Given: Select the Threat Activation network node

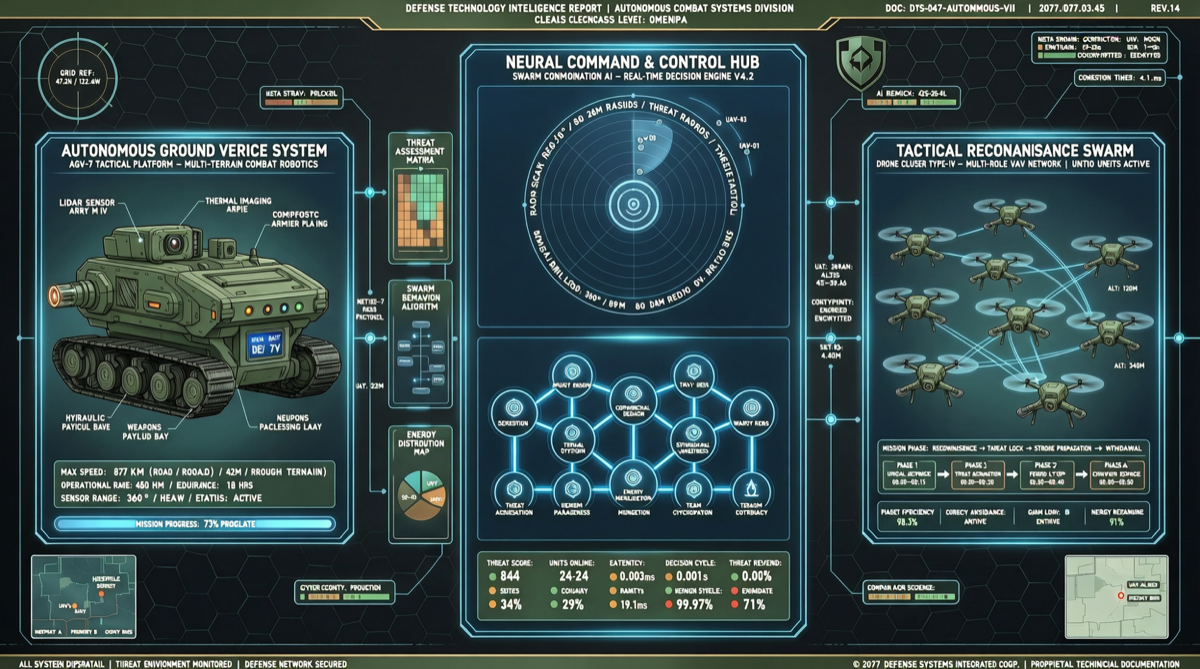Looking at the screenshot, I should [x=508, y=489].
